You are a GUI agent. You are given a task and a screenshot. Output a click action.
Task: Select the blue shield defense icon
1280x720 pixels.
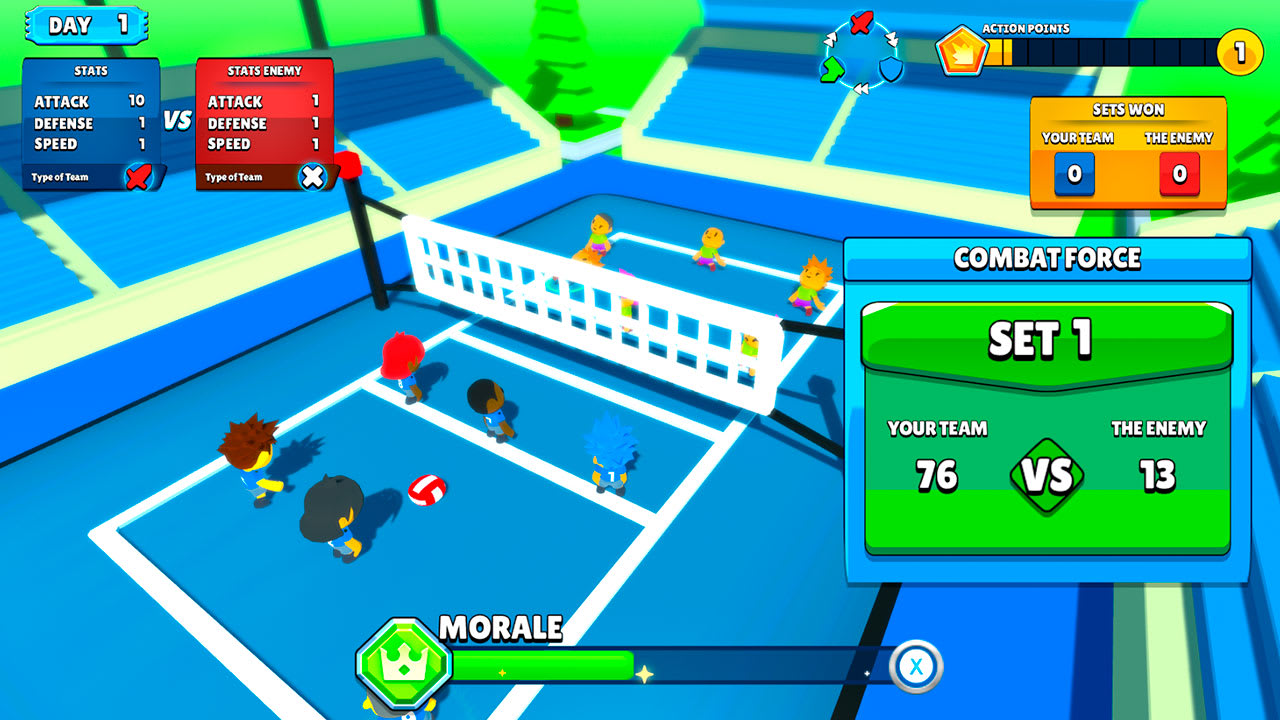tap(890, 69)
